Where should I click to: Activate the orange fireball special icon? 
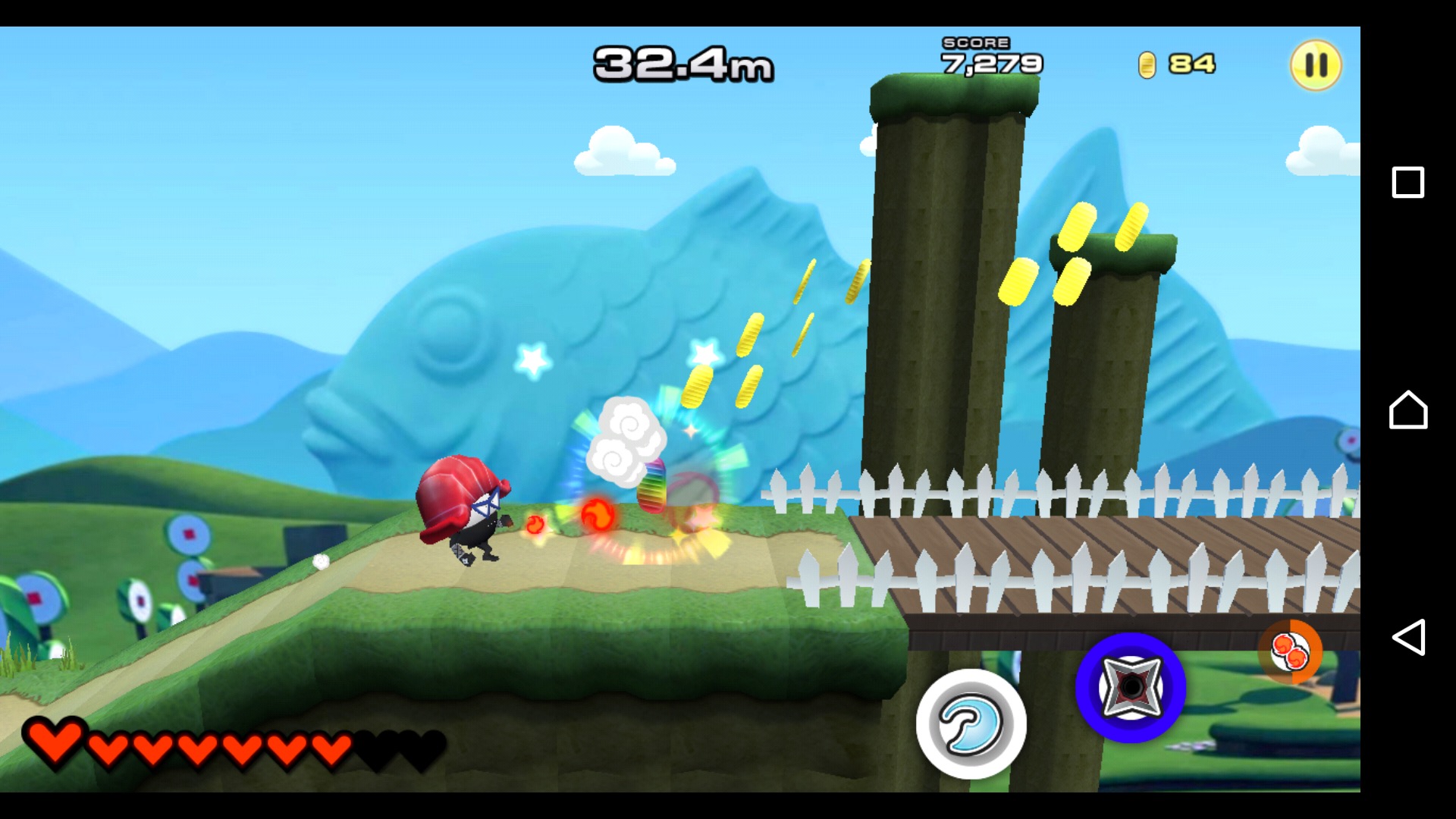tap(1290, 651)
